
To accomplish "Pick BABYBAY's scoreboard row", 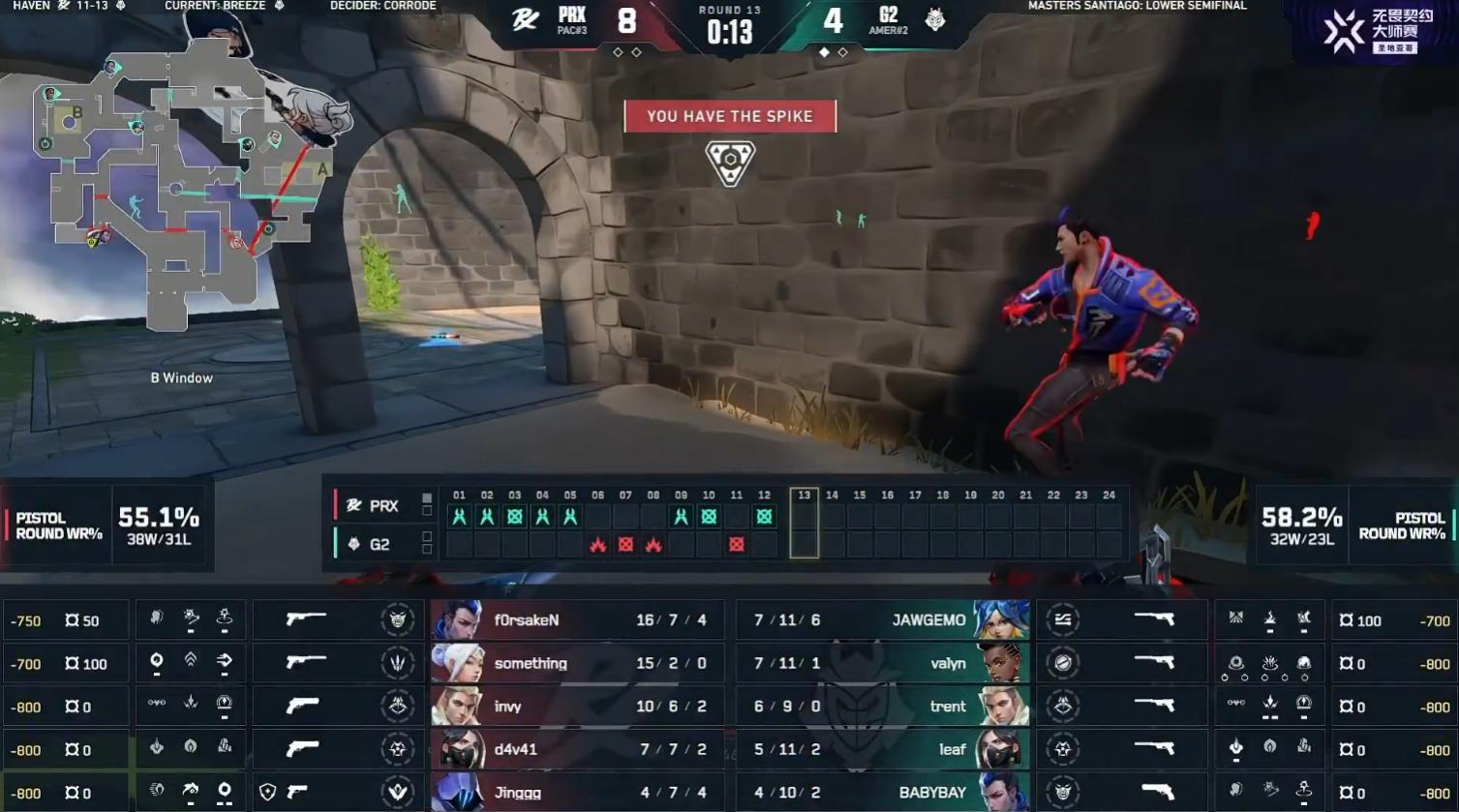I will [x=881, y=793].
